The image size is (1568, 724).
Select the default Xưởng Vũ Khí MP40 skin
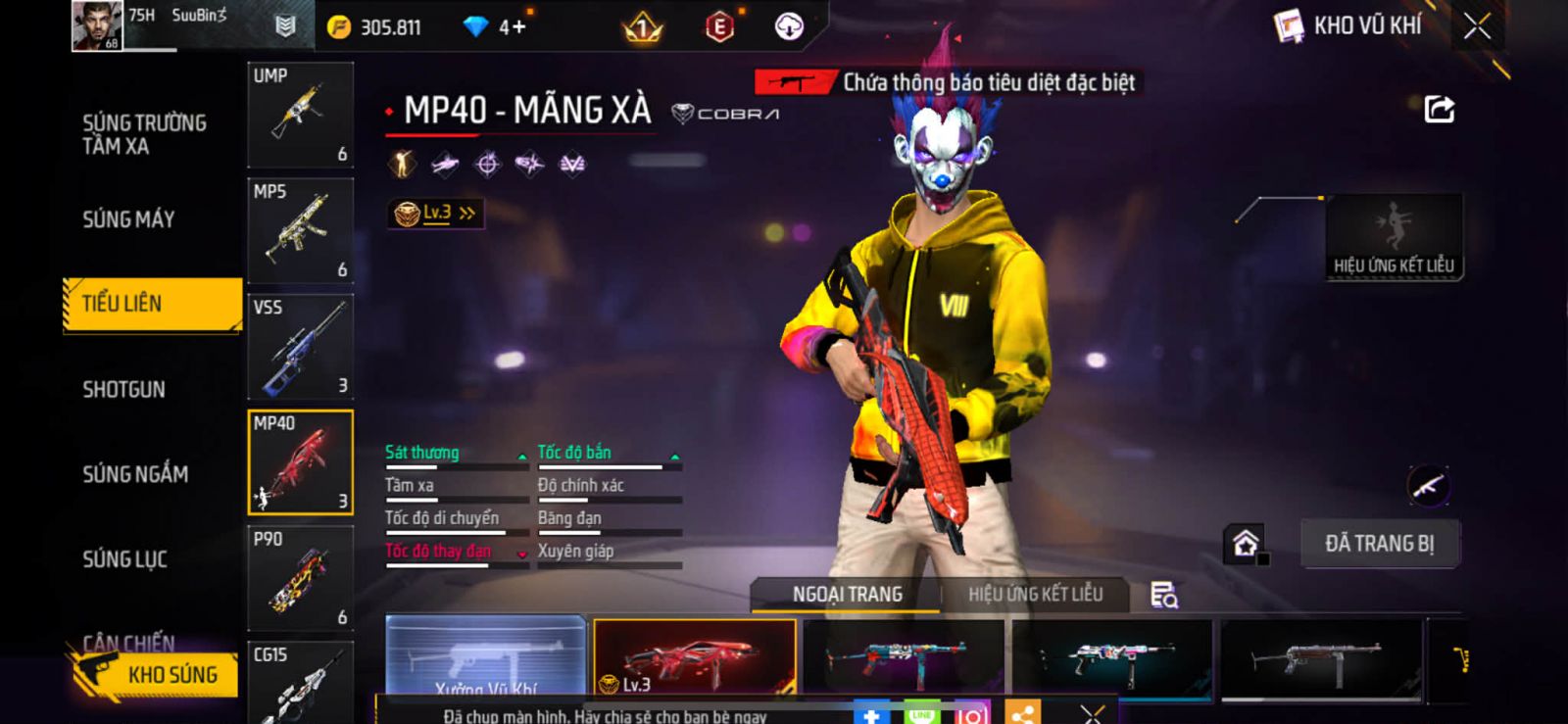coord(486,656)
